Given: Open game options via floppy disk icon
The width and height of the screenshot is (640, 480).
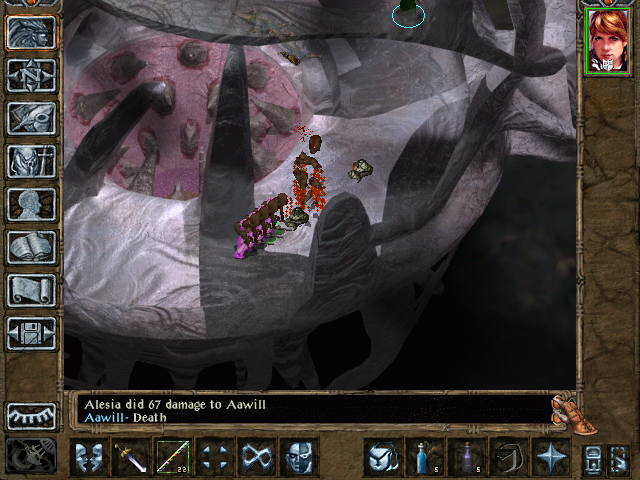Looking at the screenshot, I should pyautogui.click(x=31, y=333).
